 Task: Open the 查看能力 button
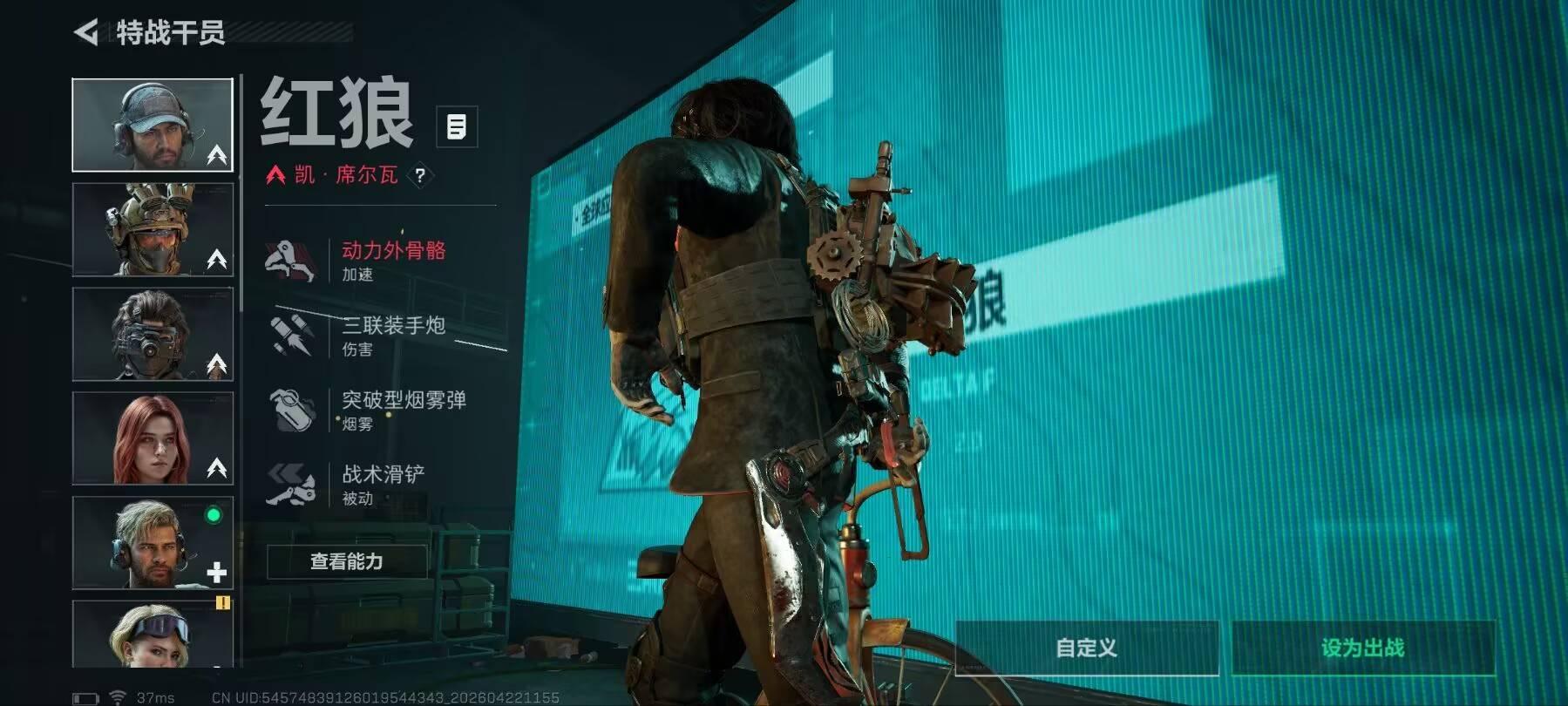point(347,561)
